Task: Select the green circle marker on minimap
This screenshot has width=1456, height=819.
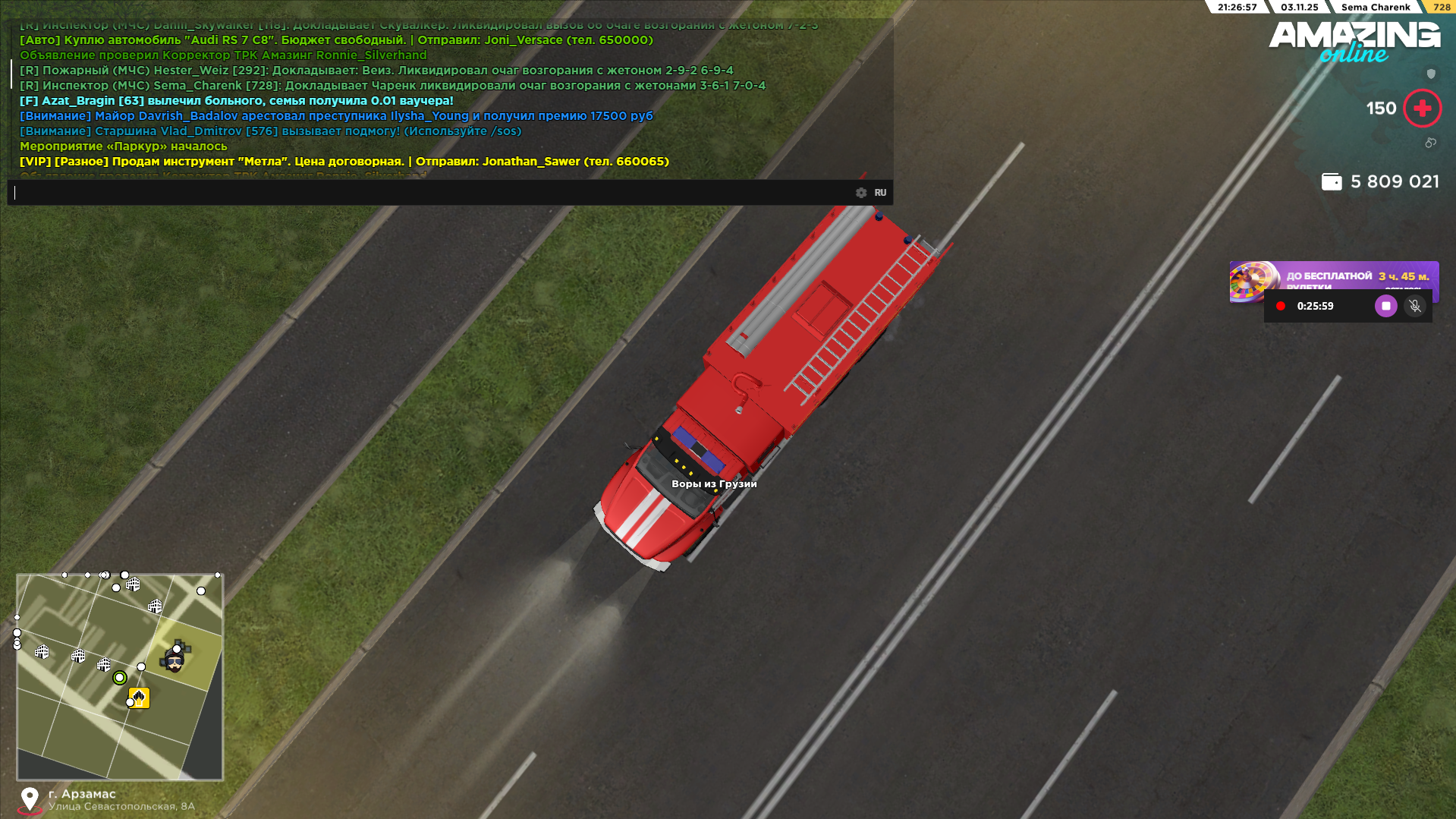Action: pos(119,678)
